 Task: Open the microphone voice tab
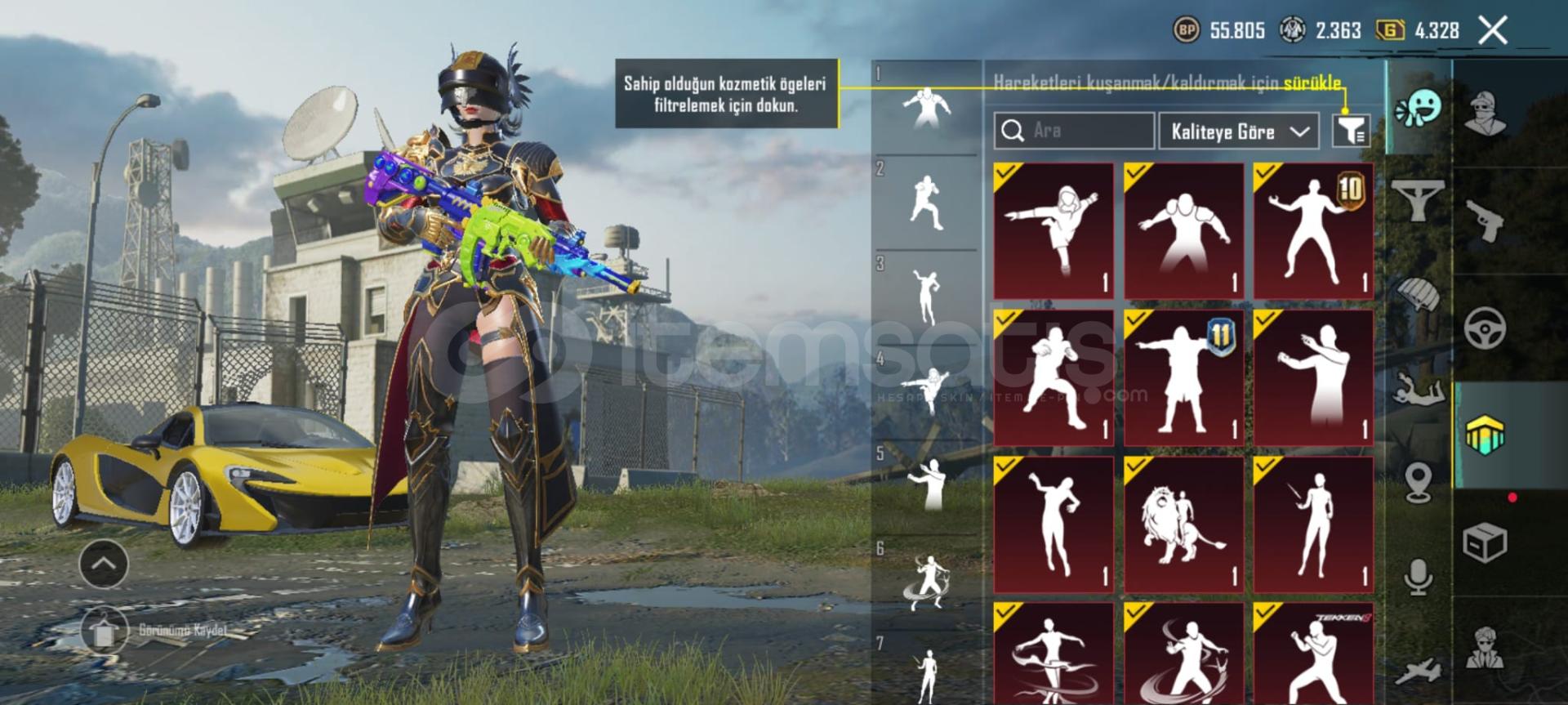pos(1419,577)
